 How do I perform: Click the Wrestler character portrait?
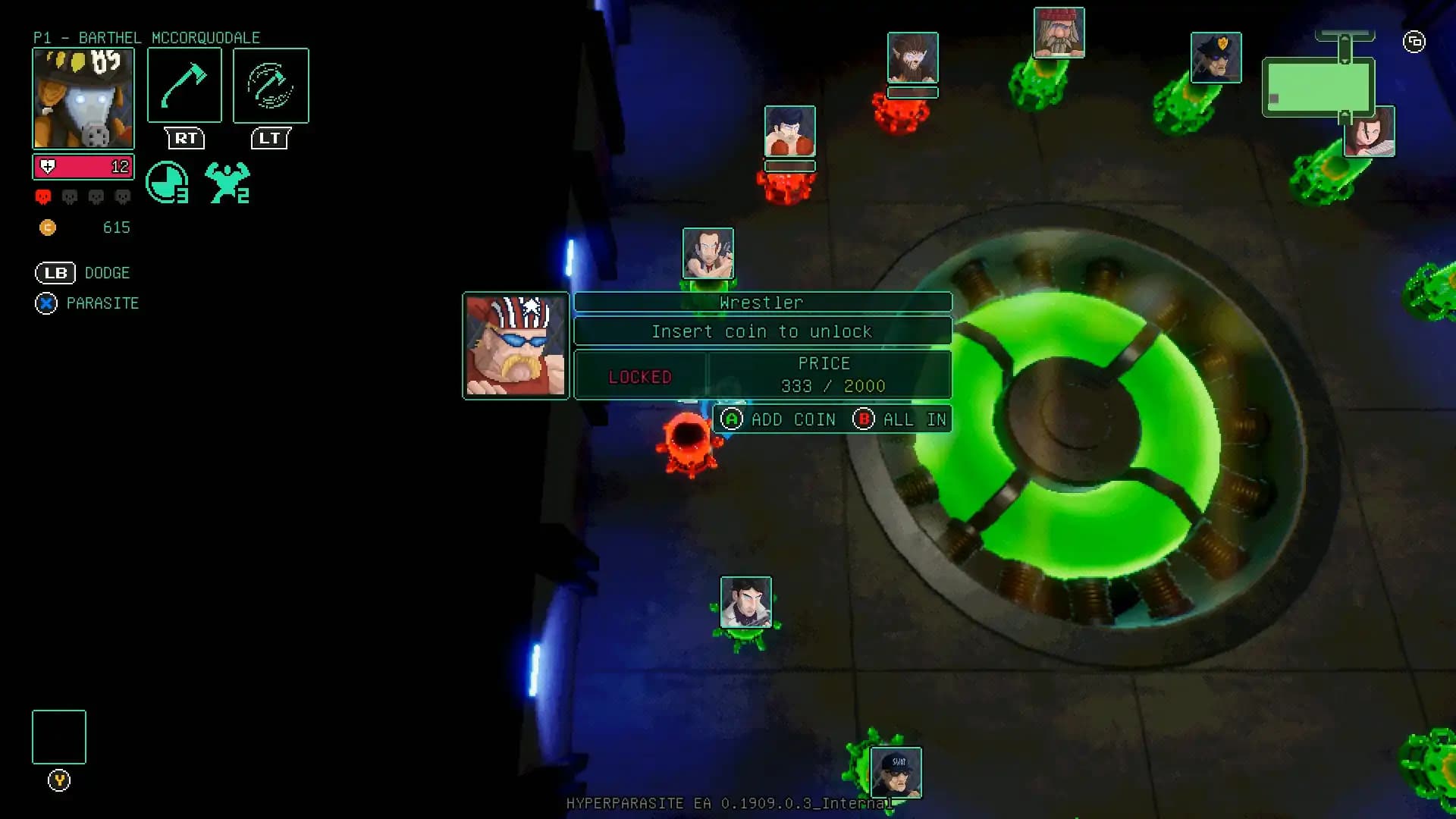[516, 345]
